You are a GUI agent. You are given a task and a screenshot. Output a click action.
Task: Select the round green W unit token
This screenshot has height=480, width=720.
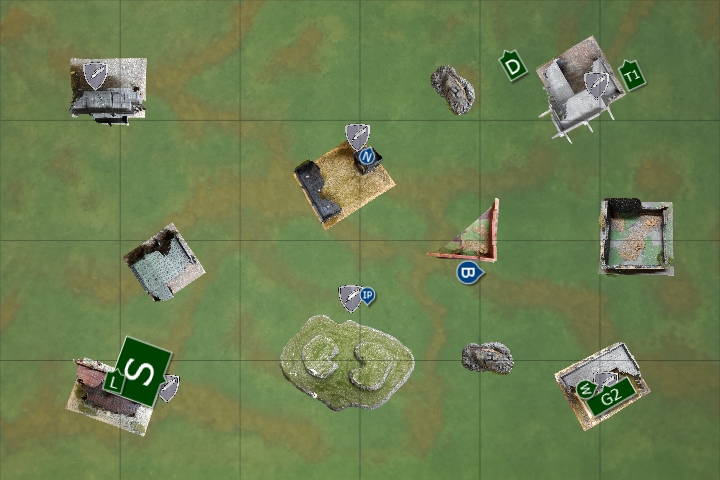click(x=586, y=388)
